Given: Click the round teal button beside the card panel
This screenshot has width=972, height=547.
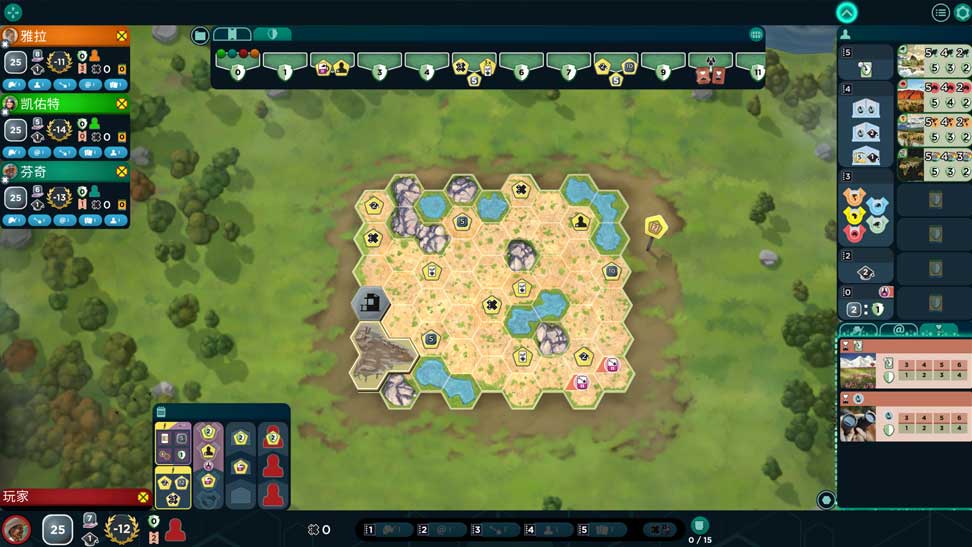Looking at the screenshot, I should click(x=826, y=500).
